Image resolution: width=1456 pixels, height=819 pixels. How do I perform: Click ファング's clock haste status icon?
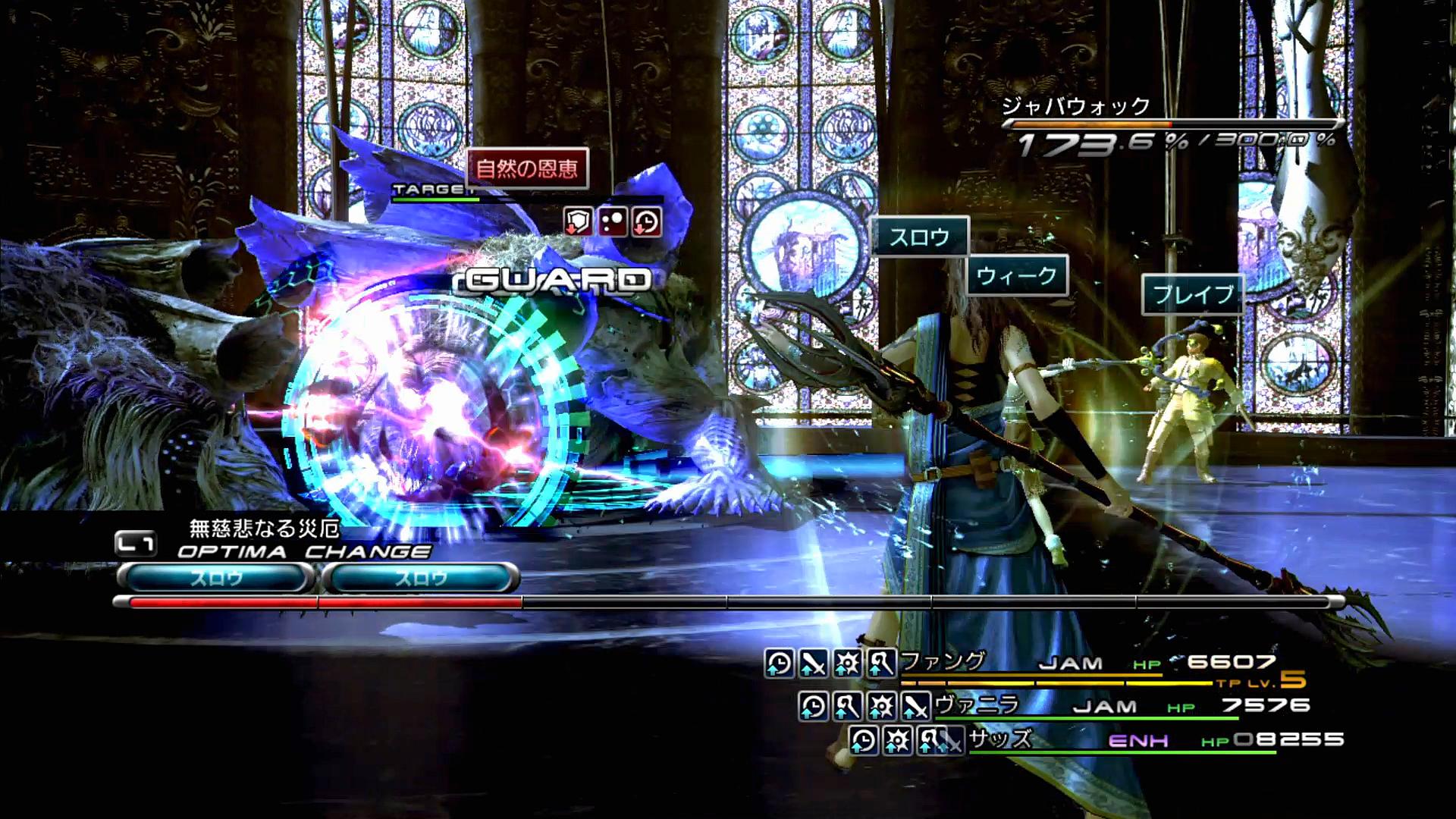click(x=779, y=664)
